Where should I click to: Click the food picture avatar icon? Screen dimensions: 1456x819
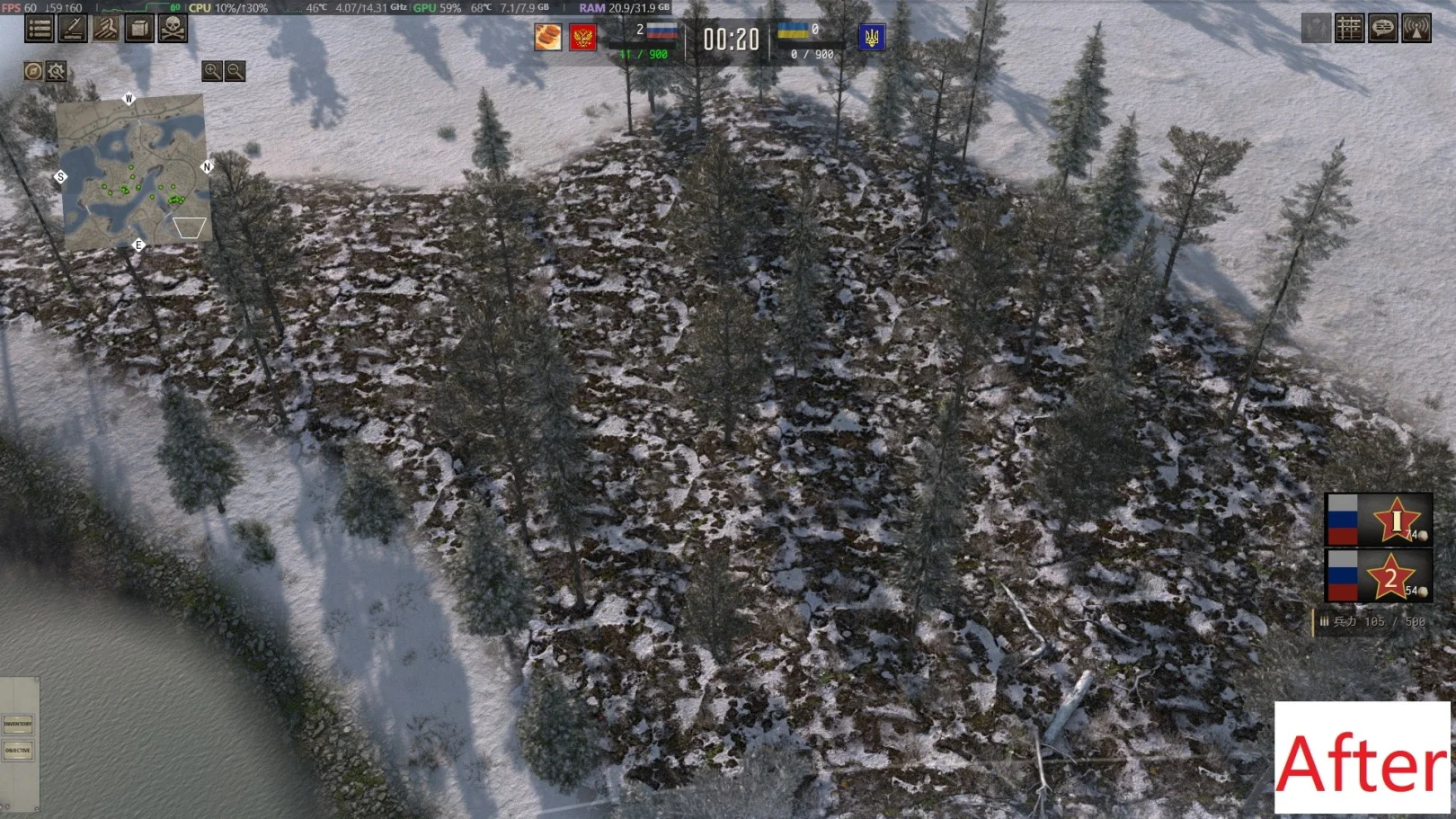(548, 38)
